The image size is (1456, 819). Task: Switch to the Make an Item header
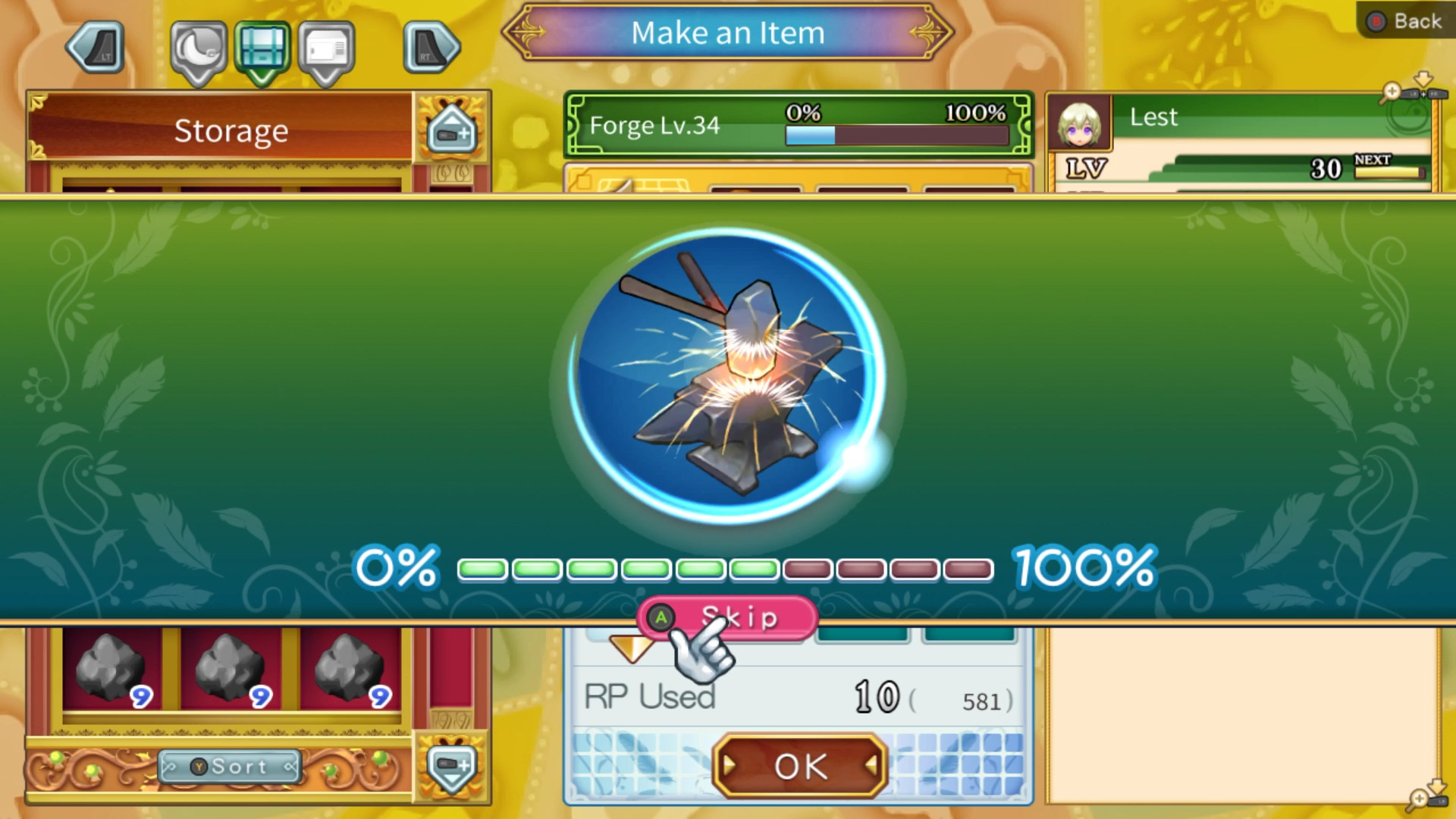pyautogui.click(x=728, y=33)
